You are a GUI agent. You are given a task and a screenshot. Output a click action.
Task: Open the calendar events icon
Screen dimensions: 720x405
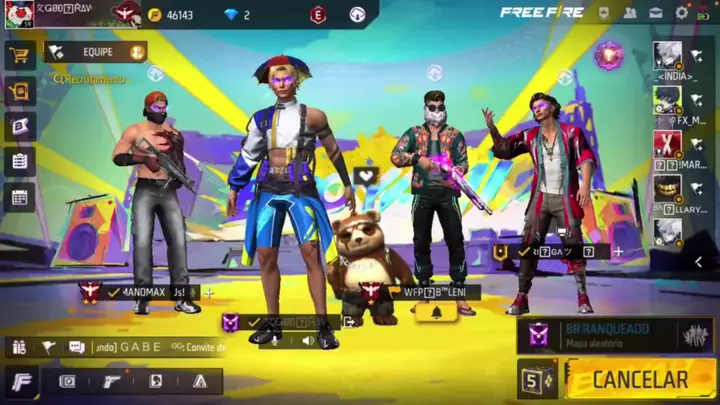[20, 196]
